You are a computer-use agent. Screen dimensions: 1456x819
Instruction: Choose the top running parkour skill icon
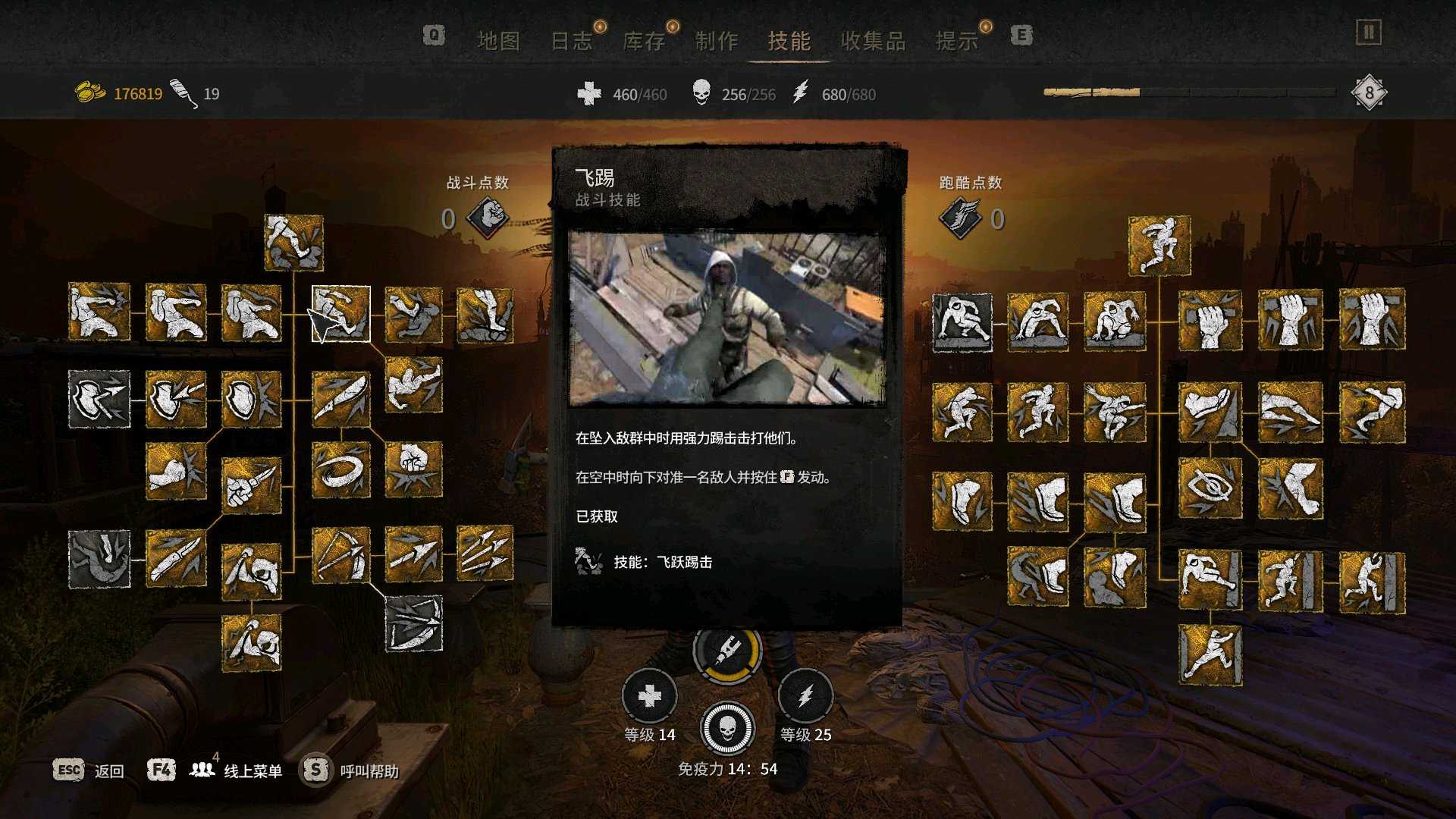[1159, 246]
